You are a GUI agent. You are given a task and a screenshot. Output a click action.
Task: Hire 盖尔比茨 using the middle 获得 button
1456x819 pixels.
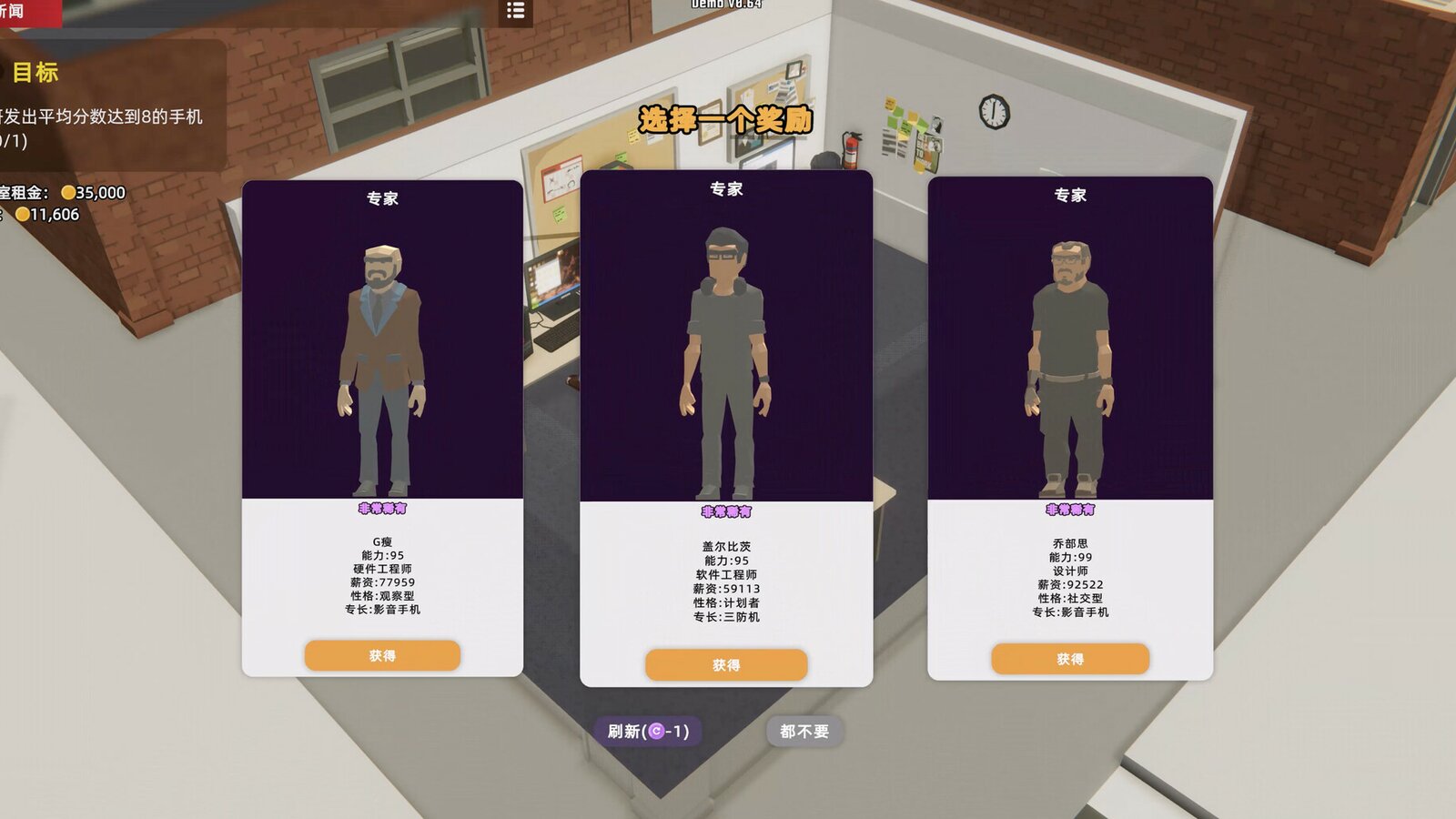(727, 665)
